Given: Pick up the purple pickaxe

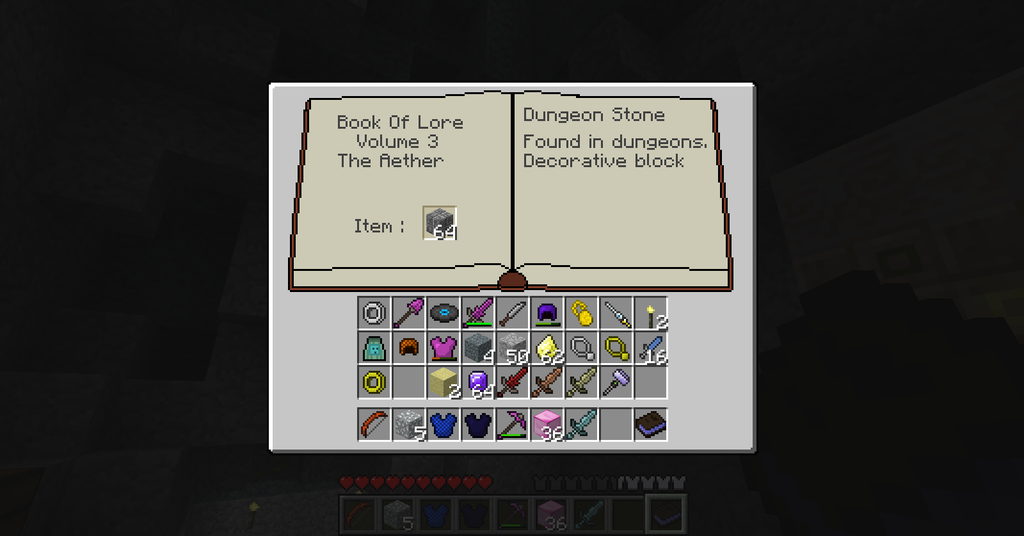Looking at the screenshot, I should pyautogui.click(x=512, y=425).
